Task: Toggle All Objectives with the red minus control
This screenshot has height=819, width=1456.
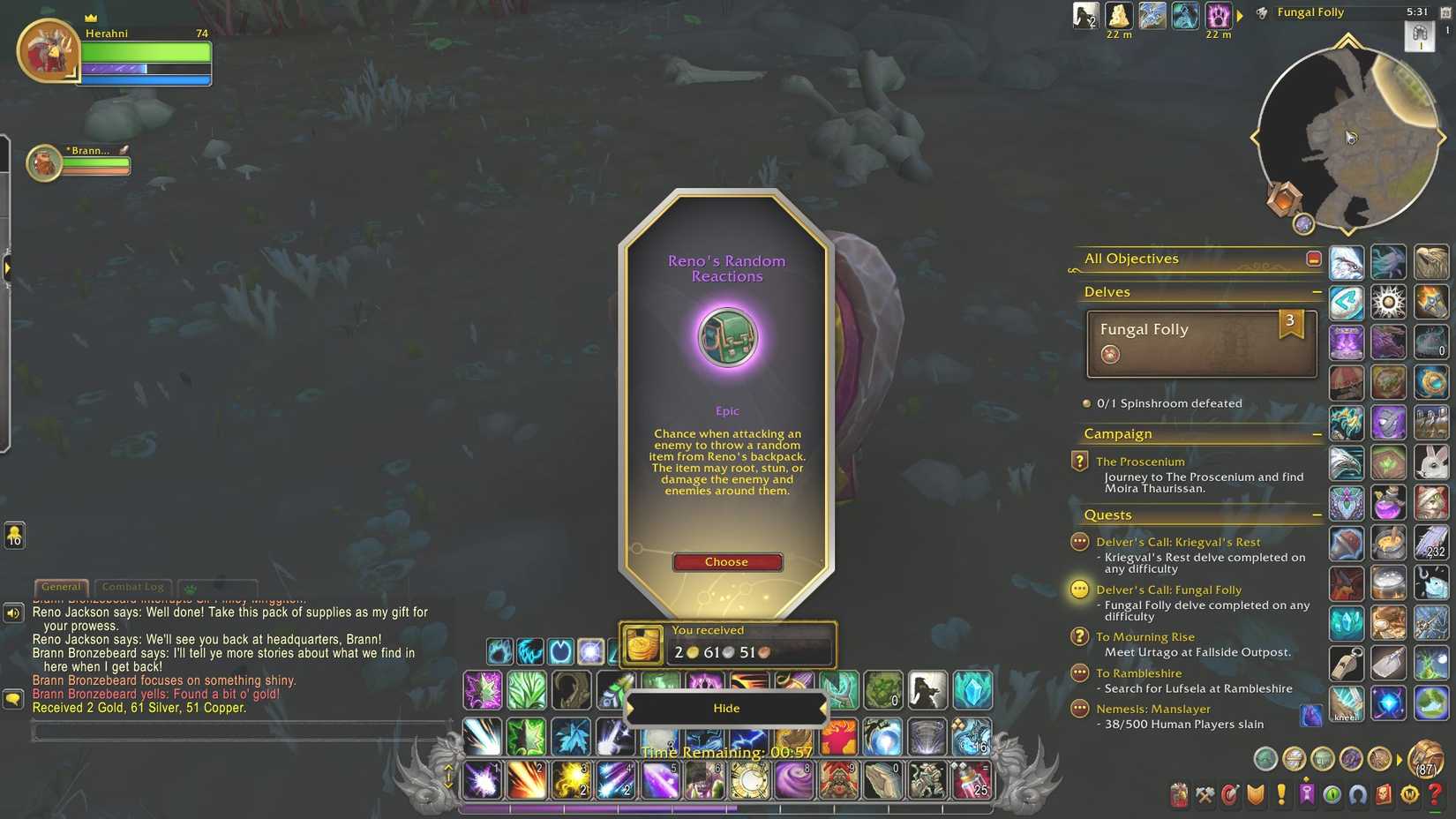Action: coord(1314,258)
